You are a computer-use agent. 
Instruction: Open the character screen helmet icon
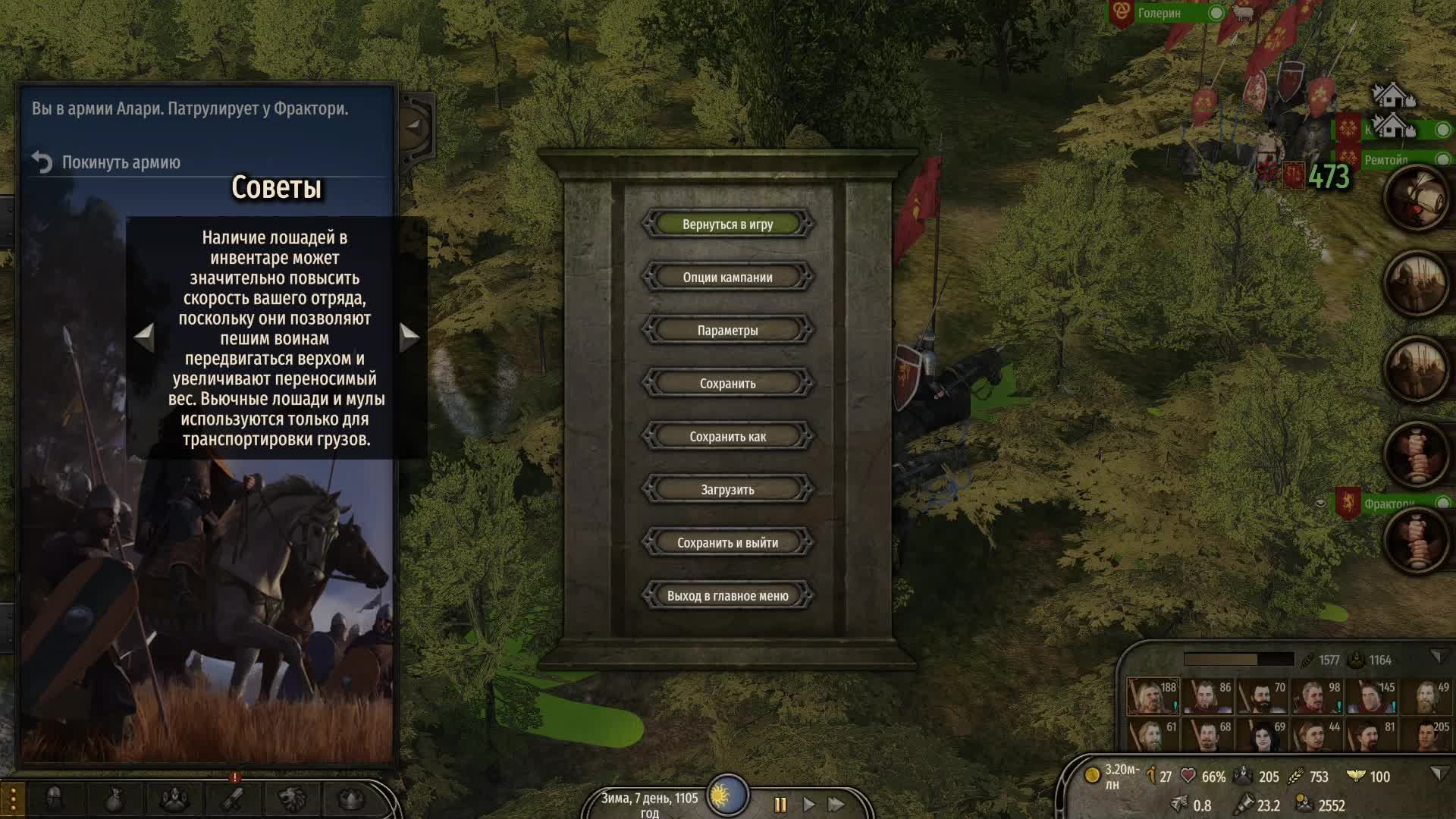pos(54,799)
